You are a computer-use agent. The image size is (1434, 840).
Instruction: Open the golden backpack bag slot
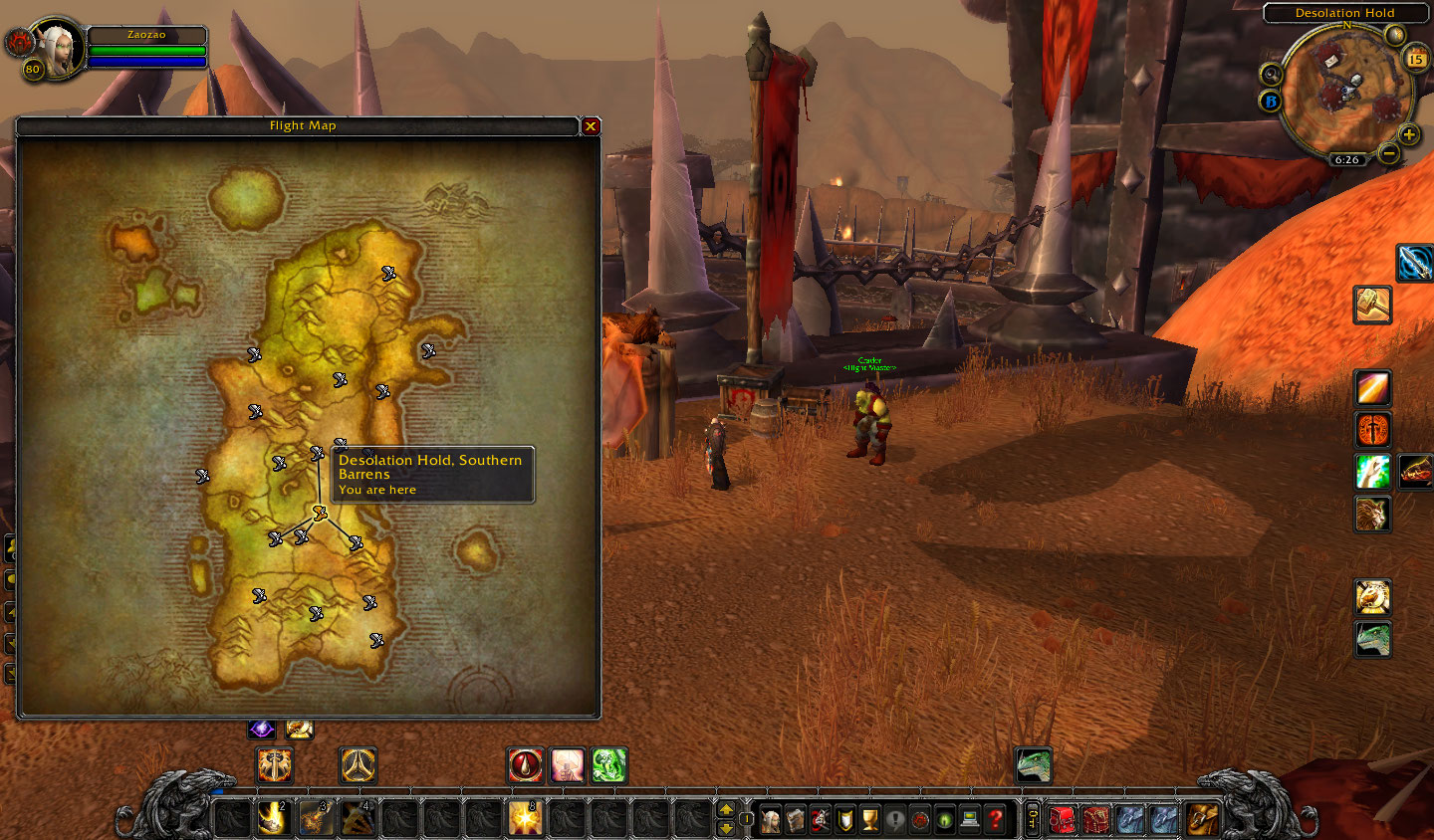(x=1201, y=818)
